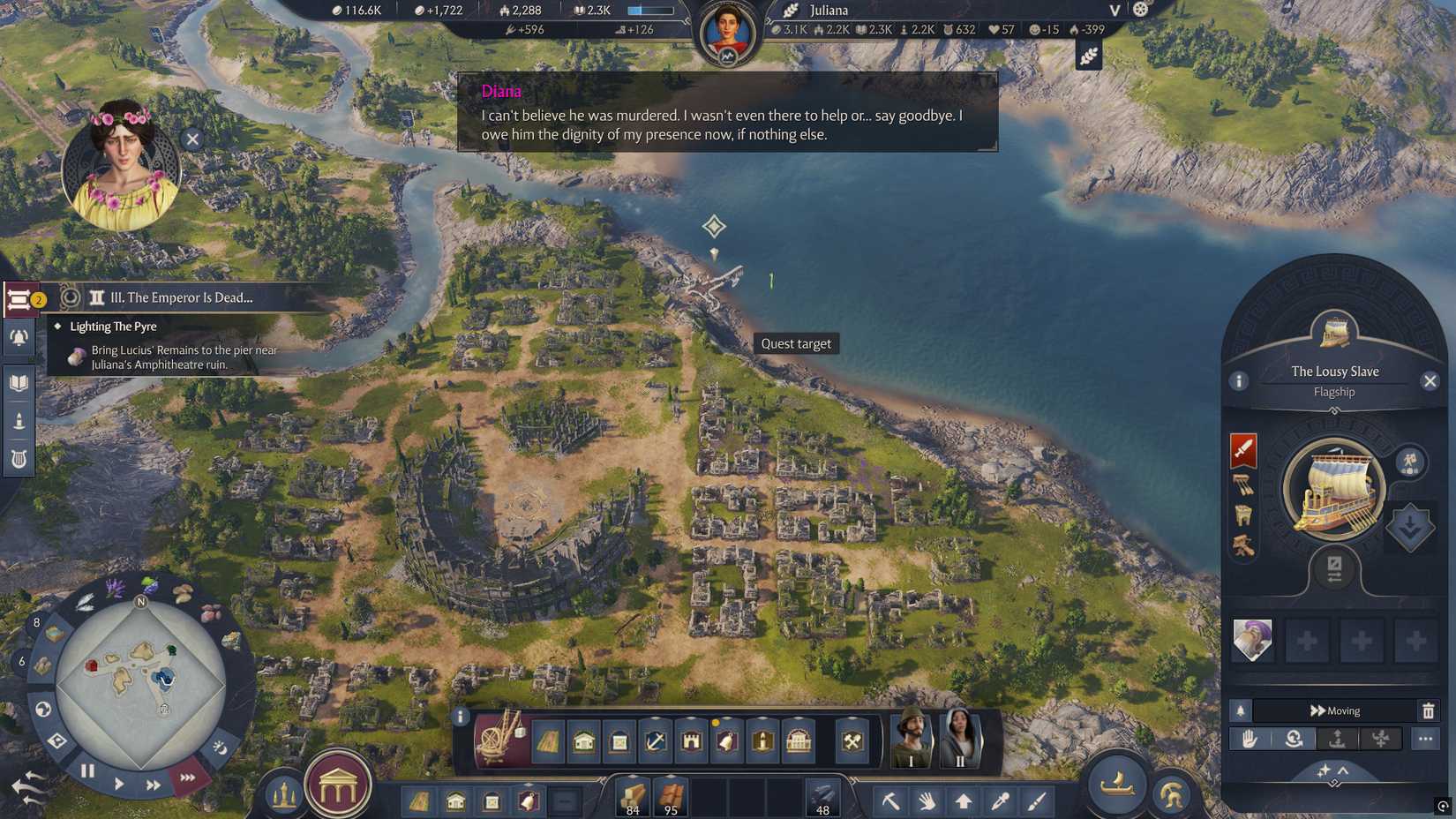Click the bell public buildings category in the build menu
The height and width of the screenshot is (819, 1456).
point(726,742)
